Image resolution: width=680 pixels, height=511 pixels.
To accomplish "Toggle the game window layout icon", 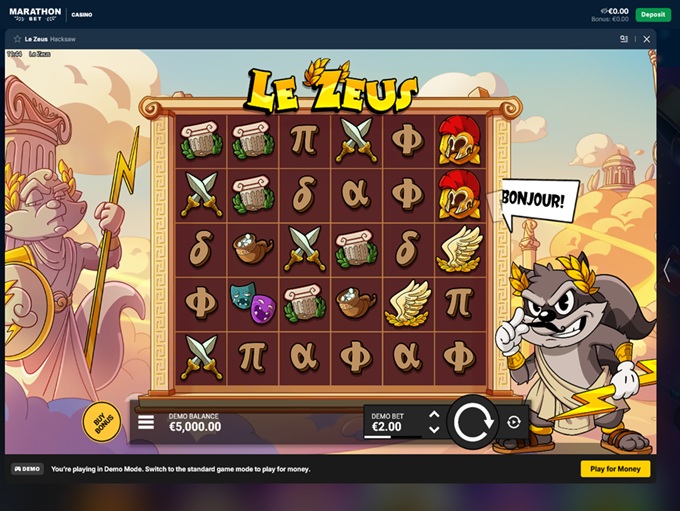I will (x=624, y=39).
